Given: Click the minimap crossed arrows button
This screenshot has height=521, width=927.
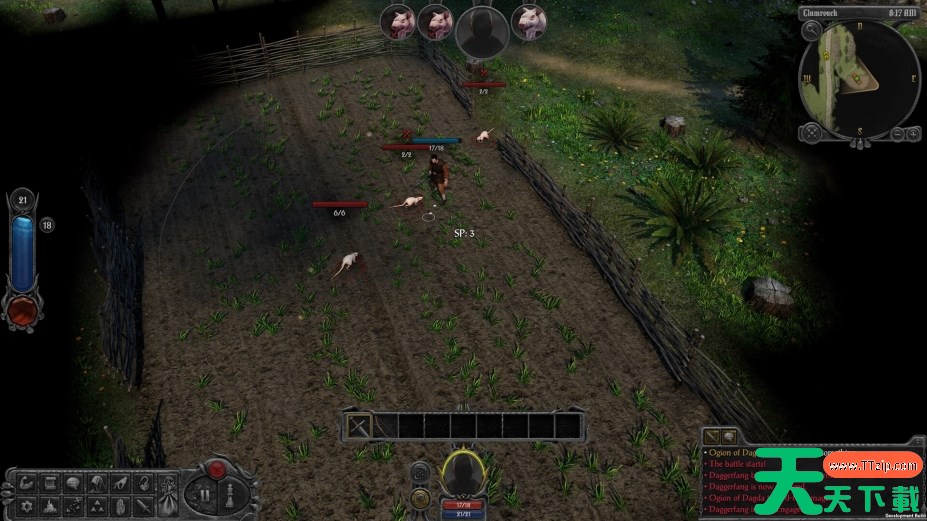Looking at the screenshot, I should (813, 132).
